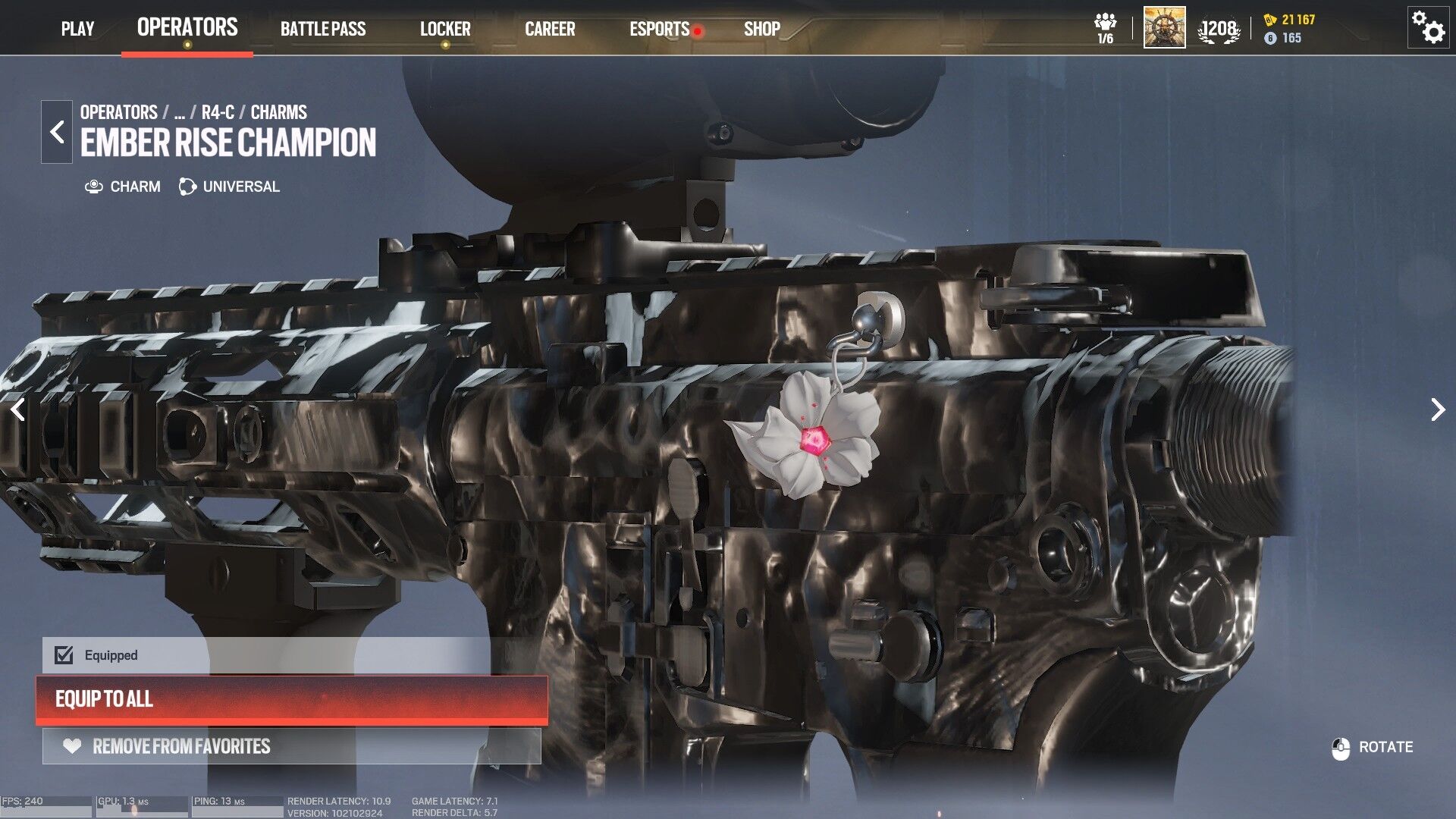
Task: Click the Renown currency balance
Action: 1290,20
